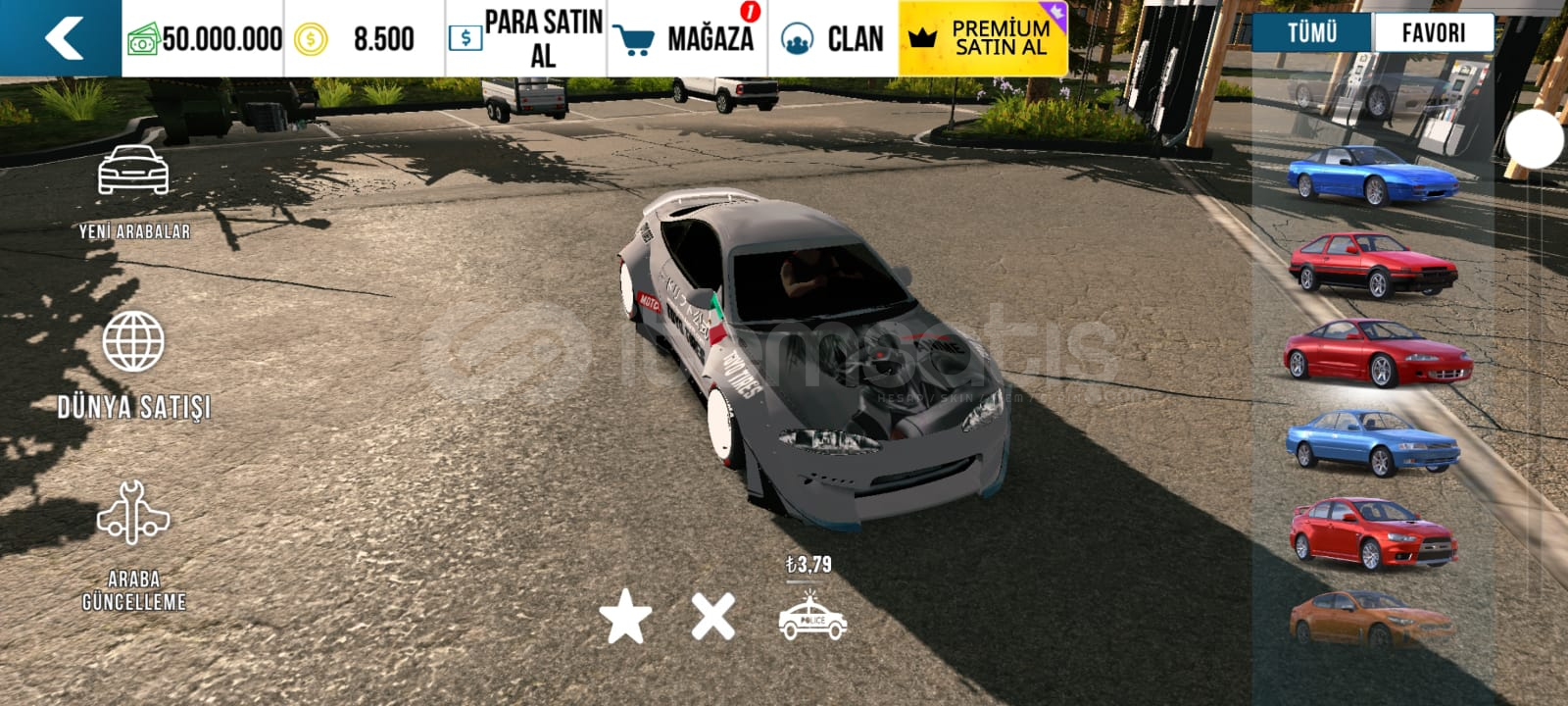Select the blue 240SX thumbnail in sidebar
The height and width of the screenshot is (706, 1568).
[1374, 172]
